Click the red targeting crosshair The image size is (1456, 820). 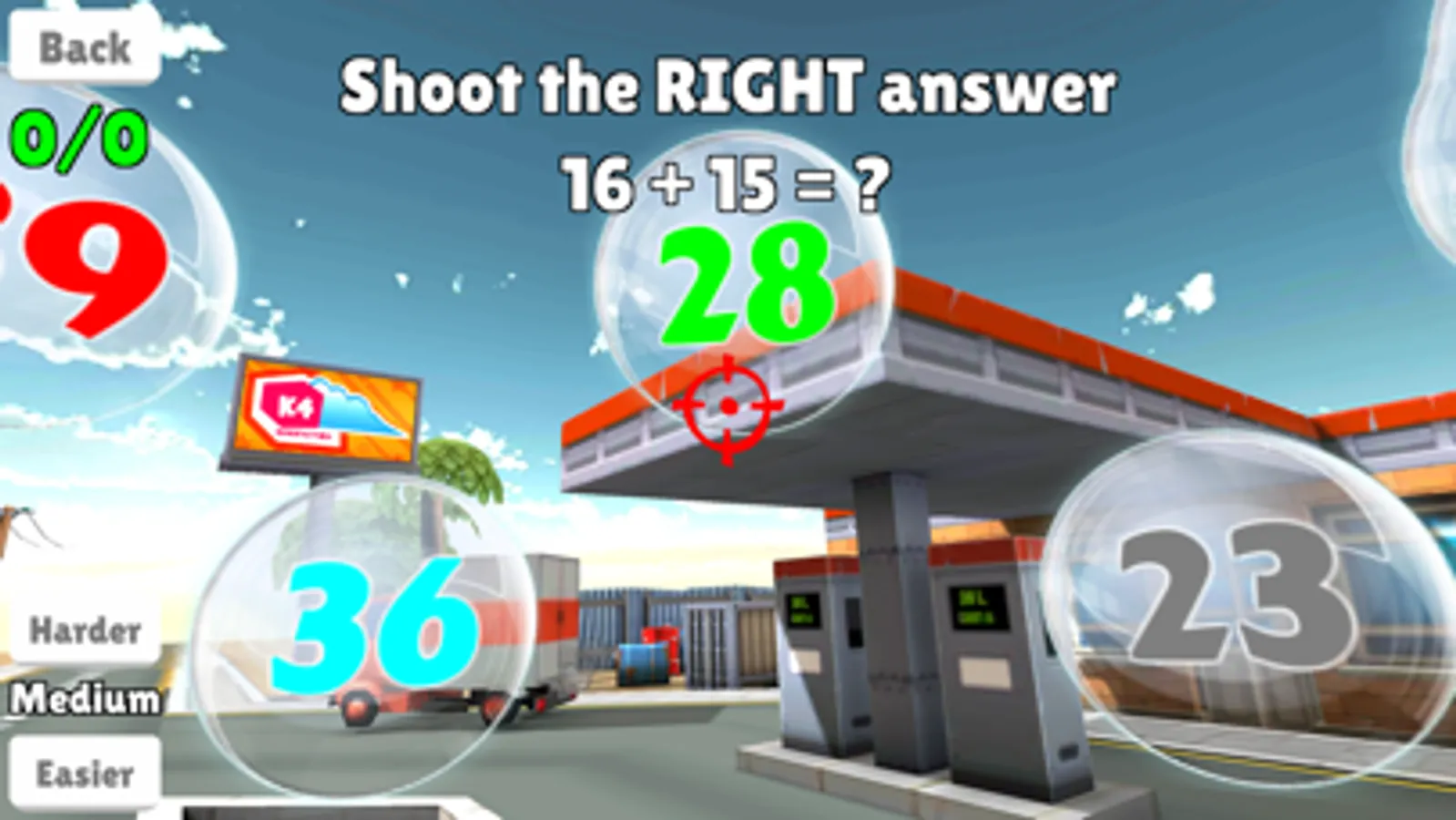[728, 403]
